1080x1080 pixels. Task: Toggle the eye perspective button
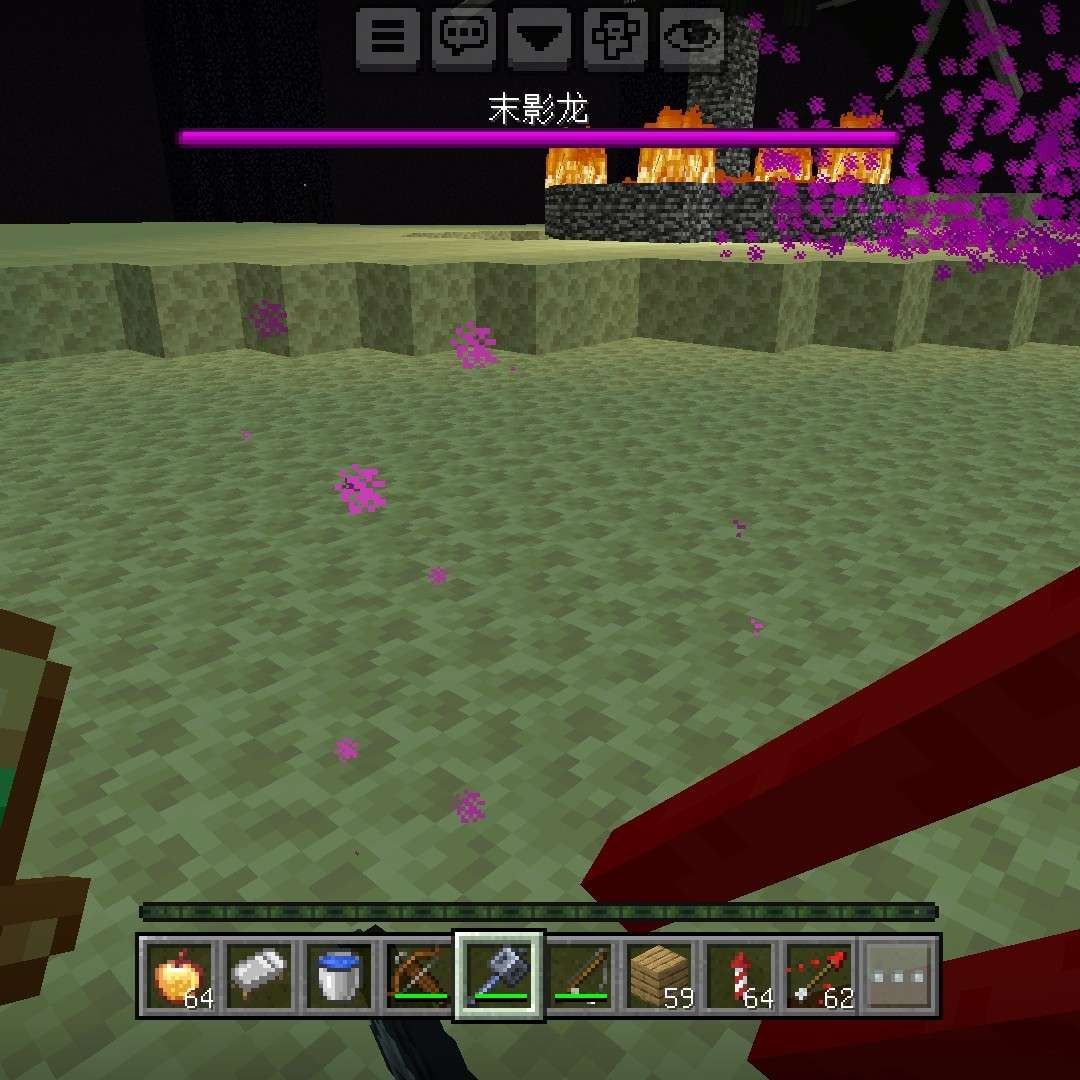click(693, 37)
